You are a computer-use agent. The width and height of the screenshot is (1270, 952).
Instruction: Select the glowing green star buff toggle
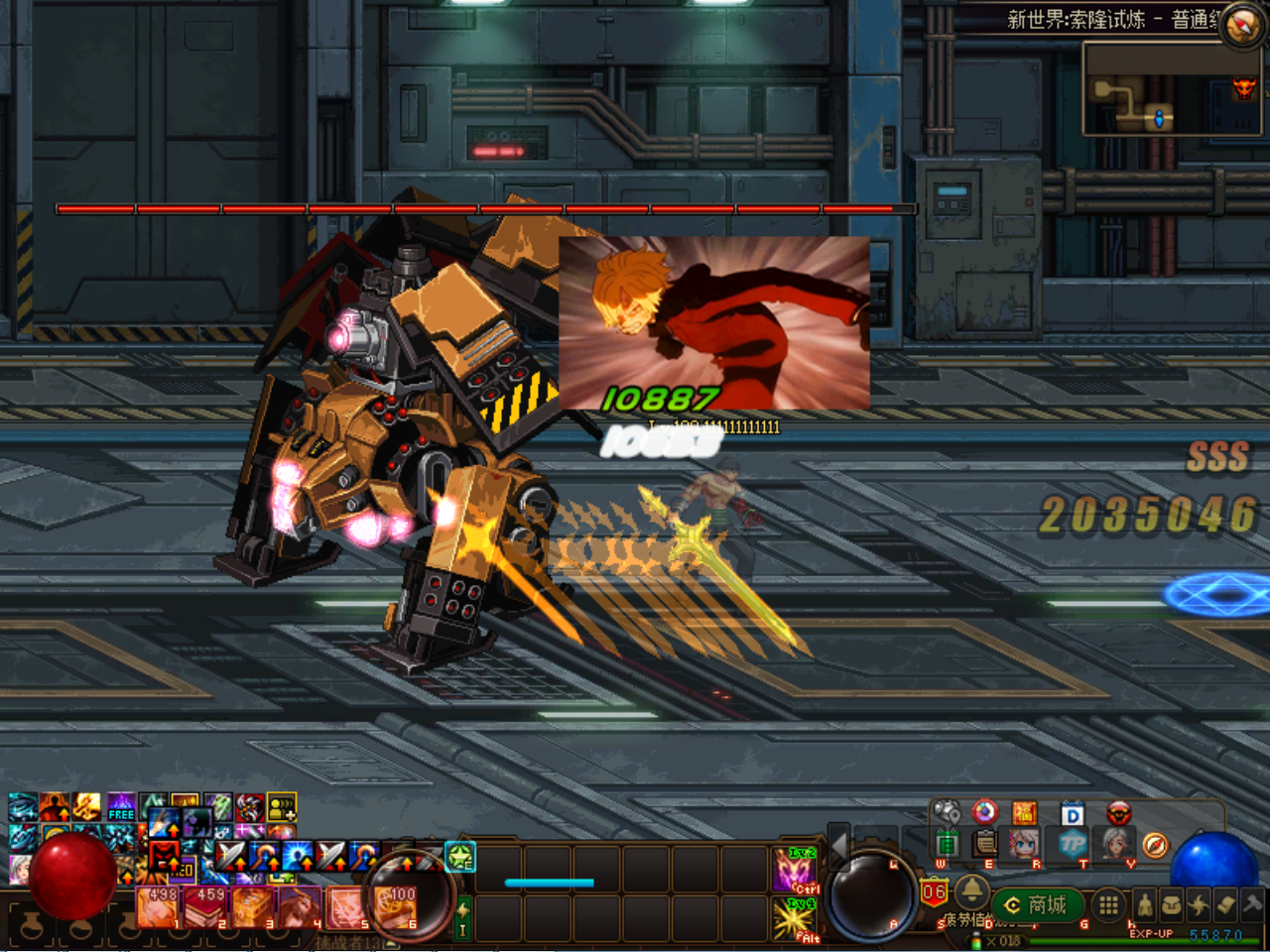click(x=459, y=857)
